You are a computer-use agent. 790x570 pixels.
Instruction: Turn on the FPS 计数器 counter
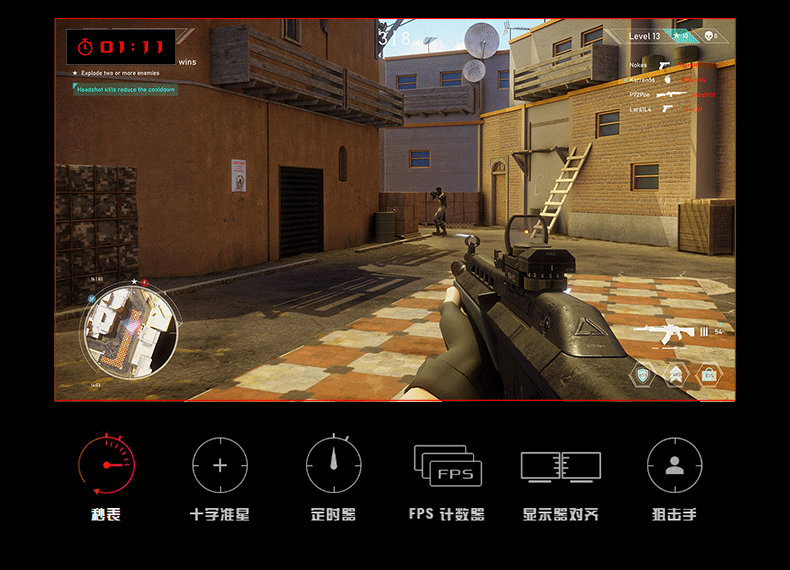point(447,465)
